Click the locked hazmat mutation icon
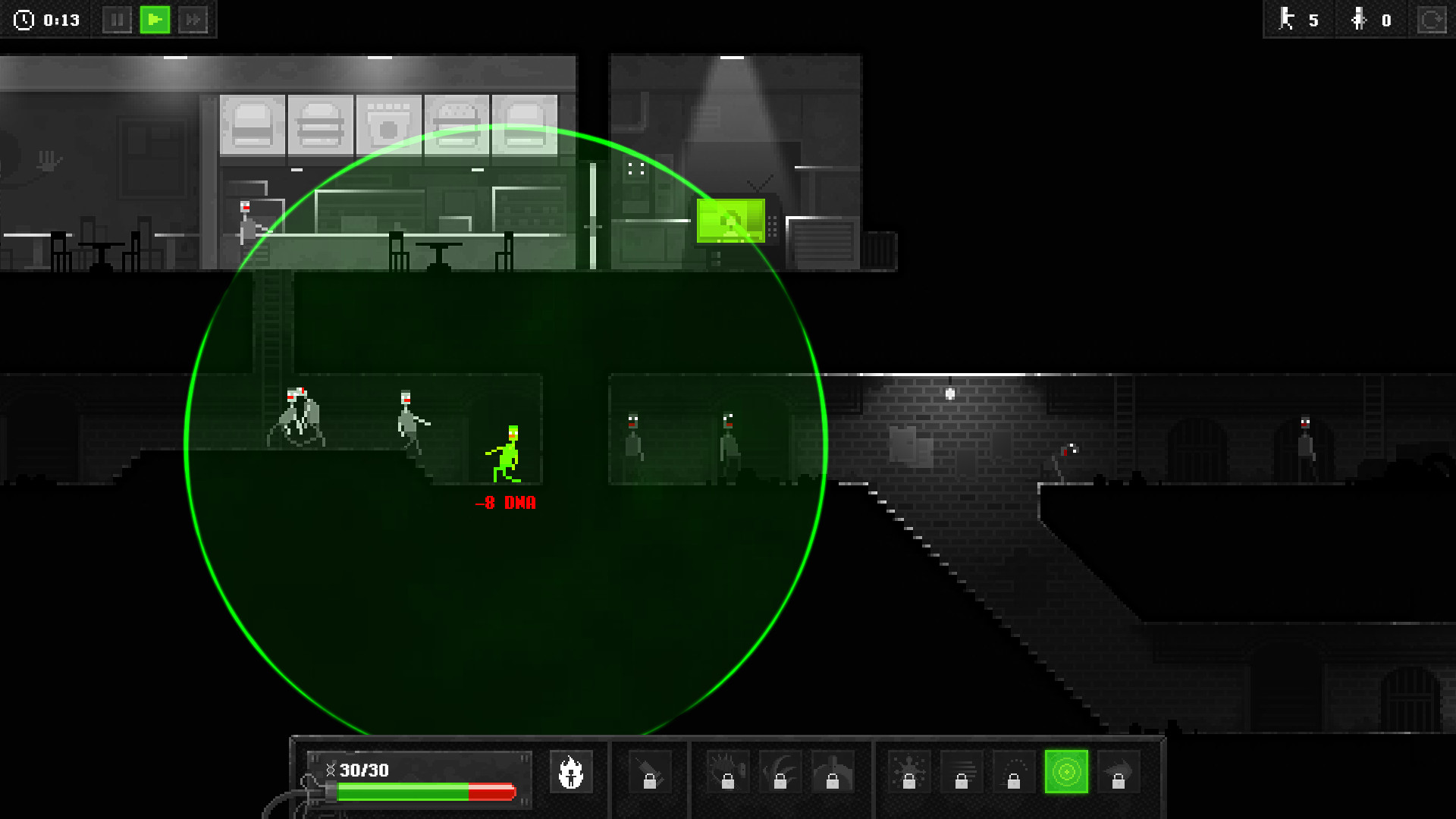1456x819 pixels. tap(831, 772)
